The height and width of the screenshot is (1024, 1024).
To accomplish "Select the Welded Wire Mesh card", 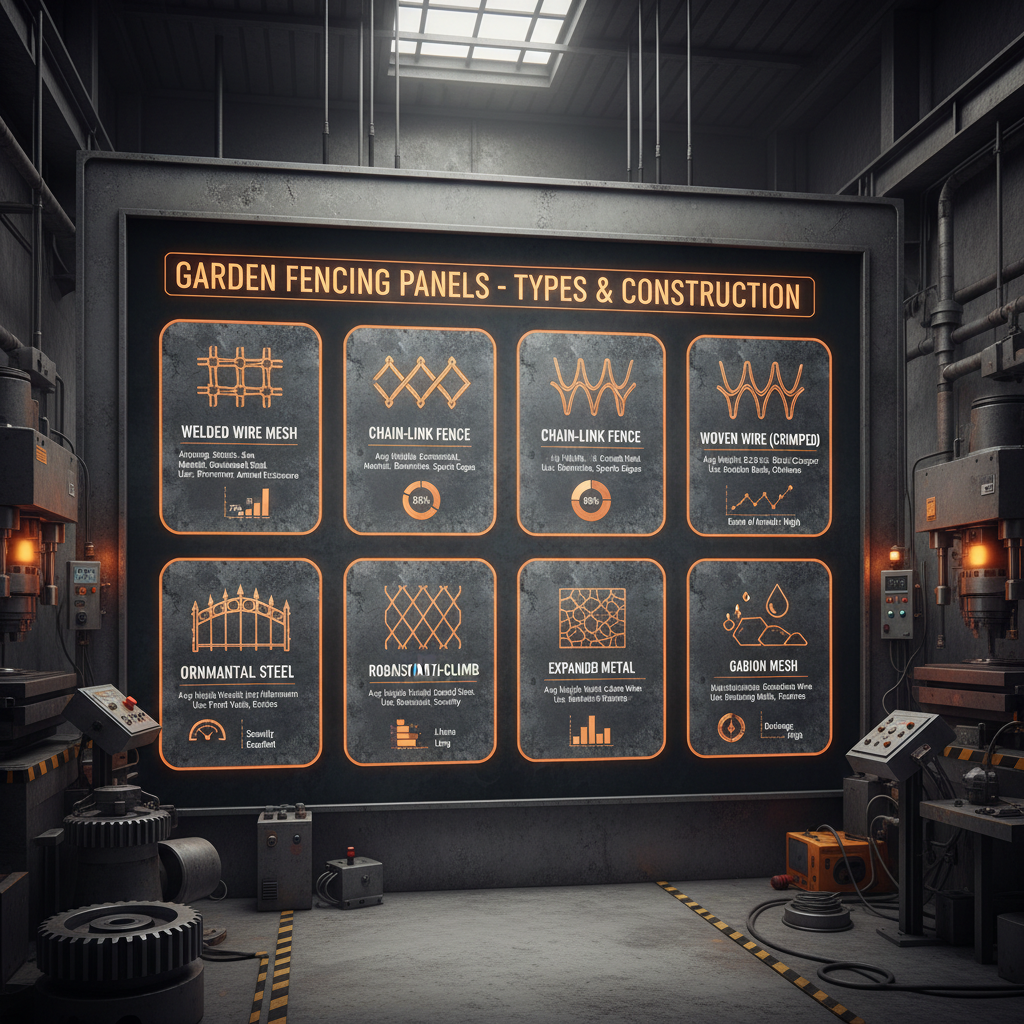I will [240, 427].
